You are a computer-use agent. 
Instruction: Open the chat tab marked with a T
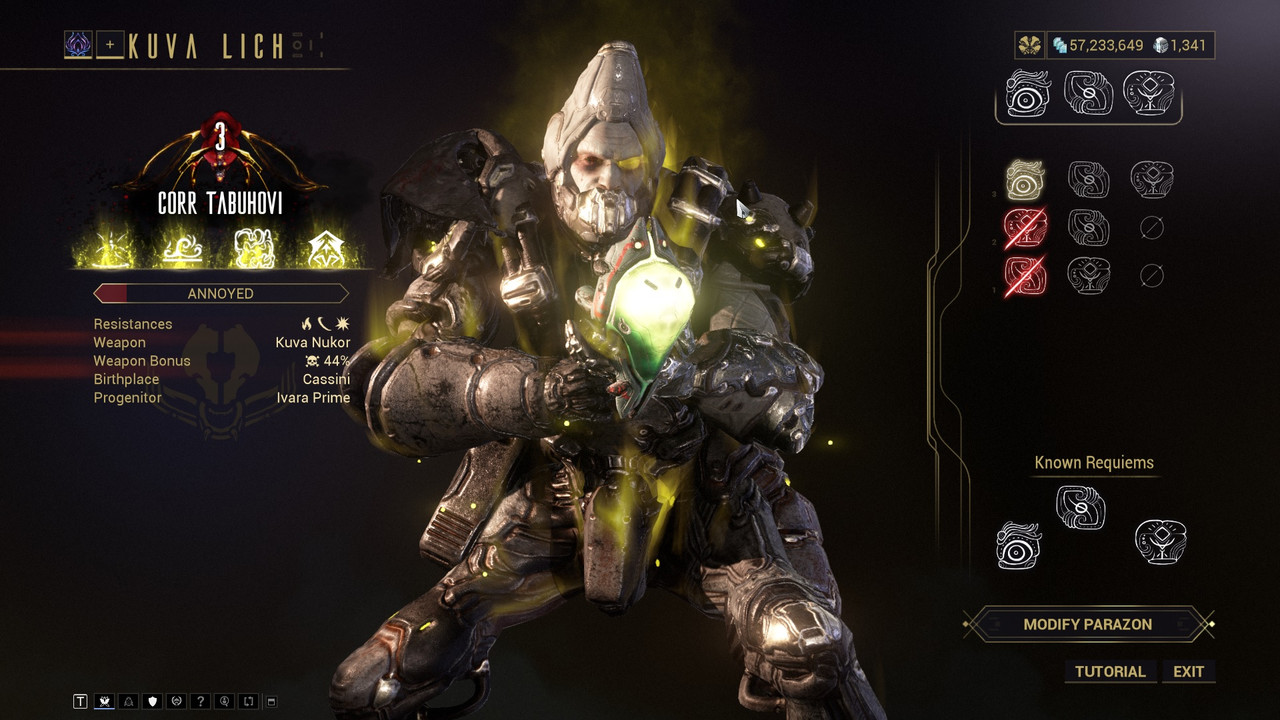pos(81,702)
